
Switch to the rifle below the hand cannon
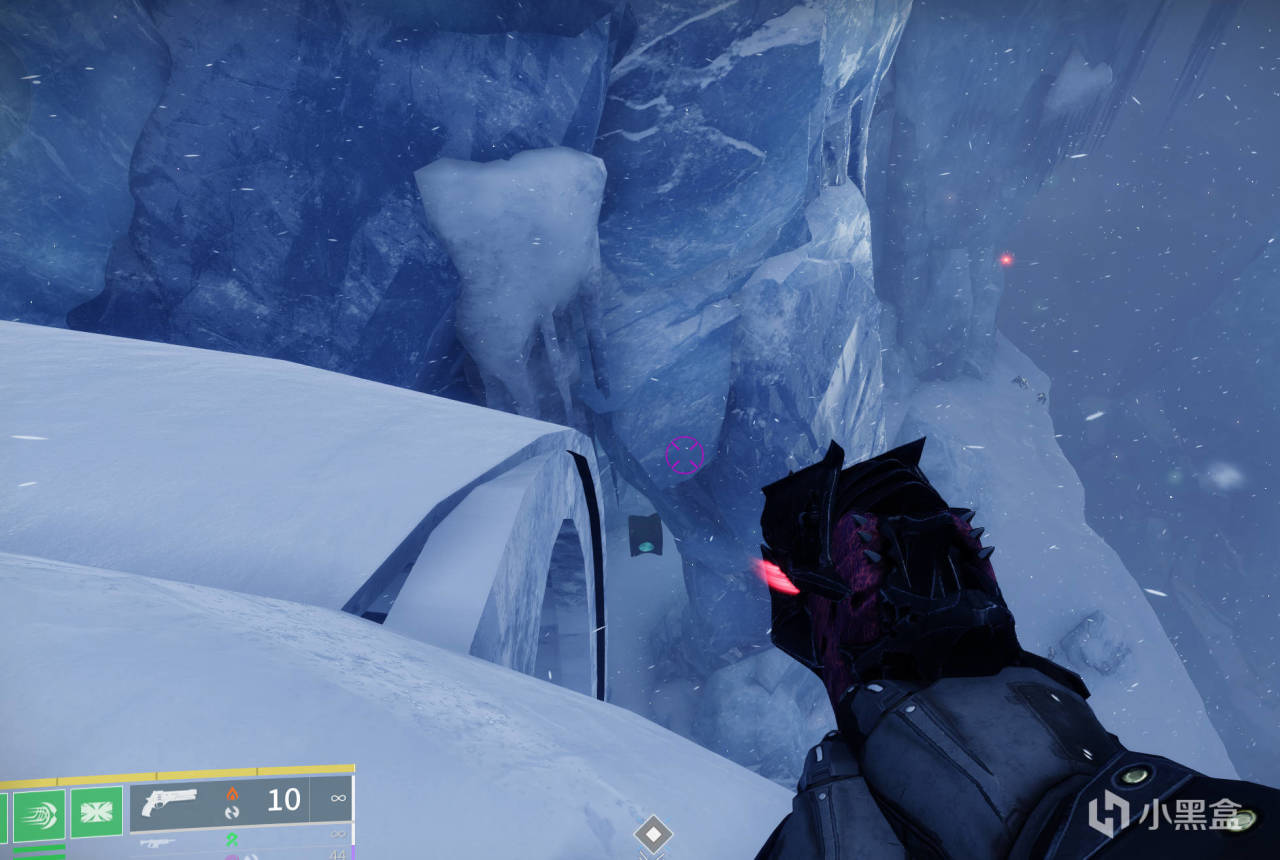click(x=155, y=843)
